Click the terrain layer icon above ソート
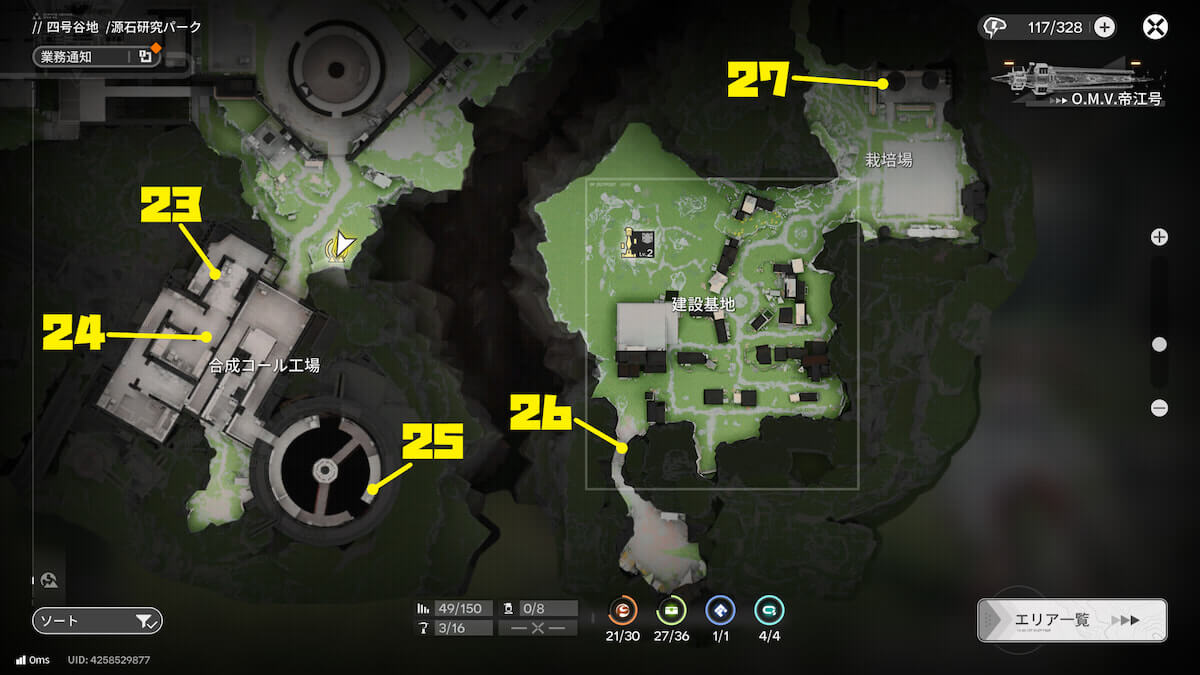The height and width of the screenshot is (675, 1200). pos(50,580)
